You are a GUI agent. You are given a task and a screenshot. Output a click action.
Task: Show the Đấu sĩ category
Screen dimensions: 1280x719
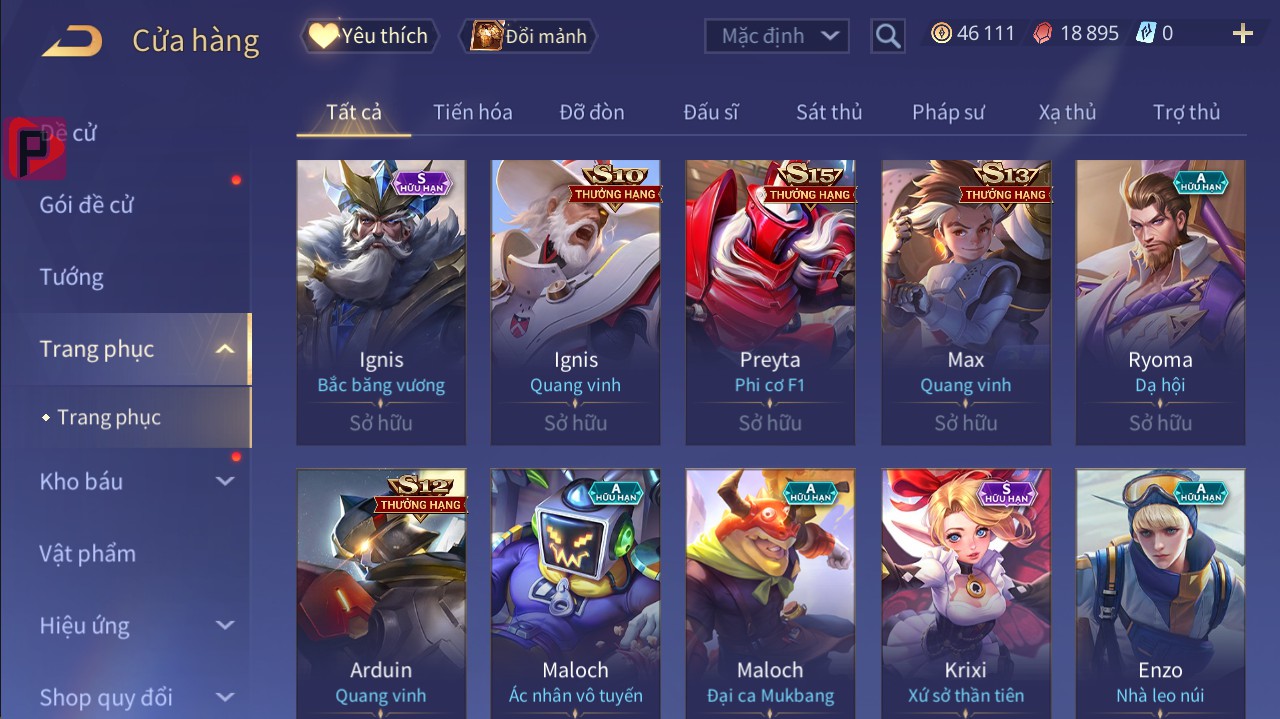[711, 112]
